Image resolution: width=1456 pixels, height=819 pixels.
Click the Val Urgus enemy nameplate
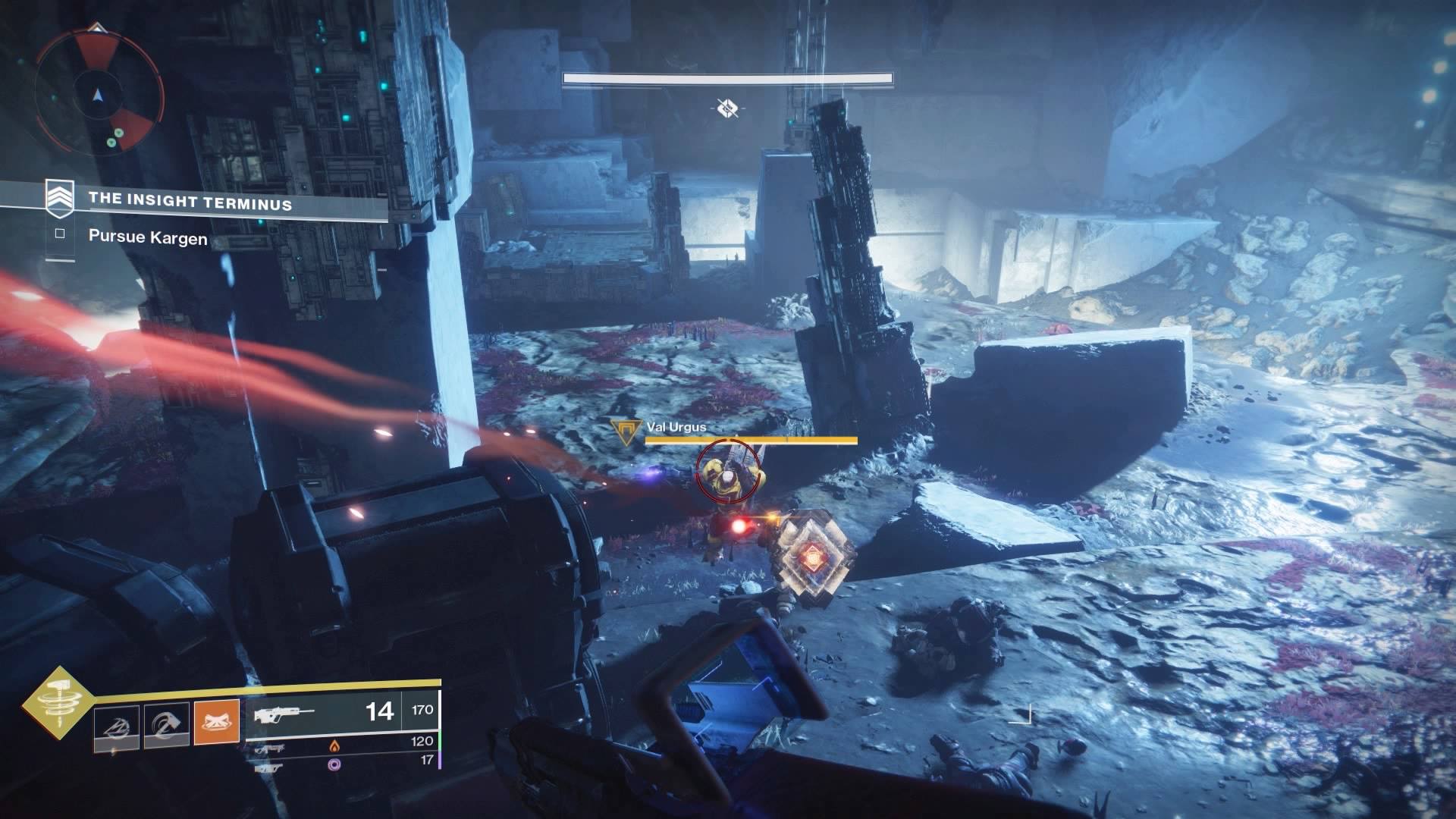676,428
